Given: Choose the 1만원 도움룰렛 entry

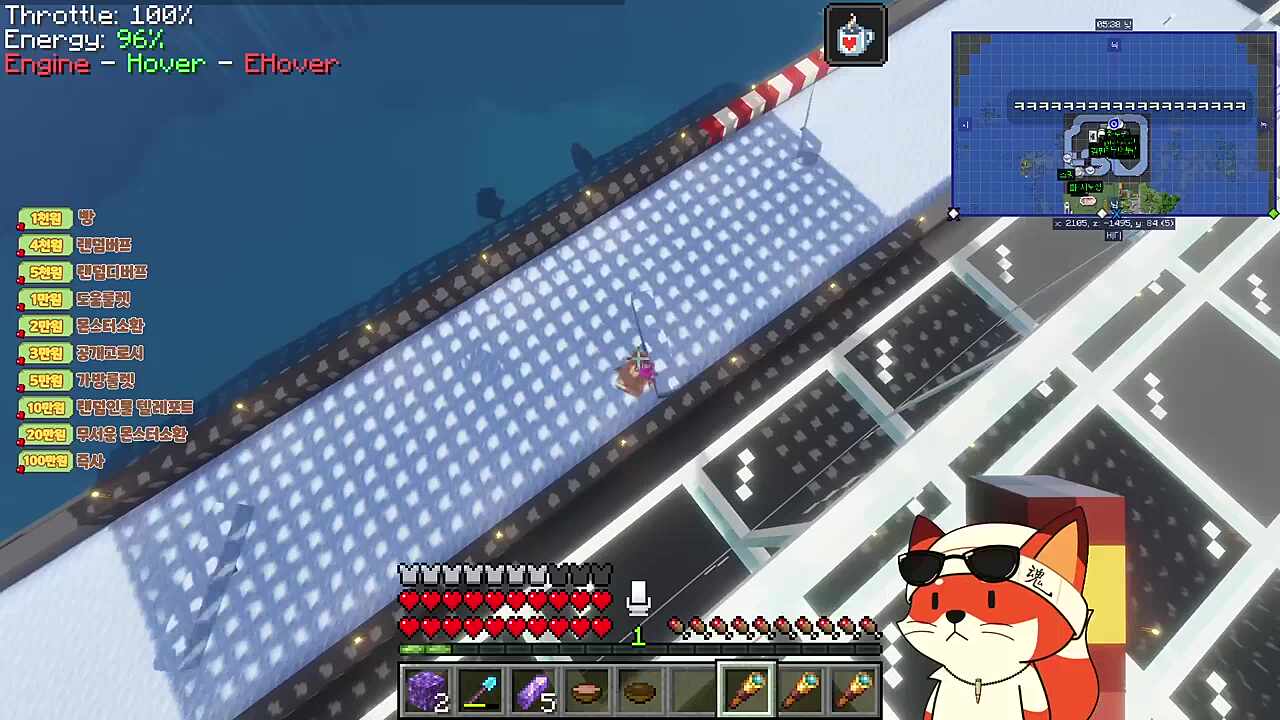Looking at the screenshot, I should click(x=75, y=299).
